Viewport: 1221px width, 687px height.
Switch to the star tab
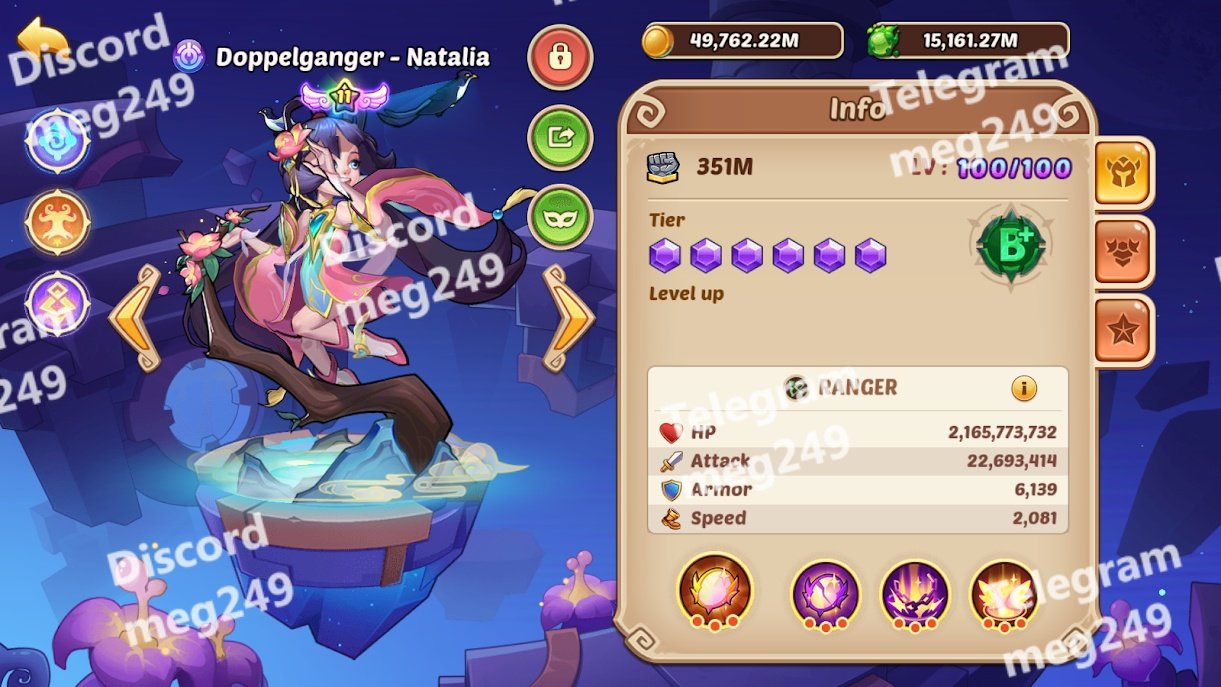click(1123, 332)
